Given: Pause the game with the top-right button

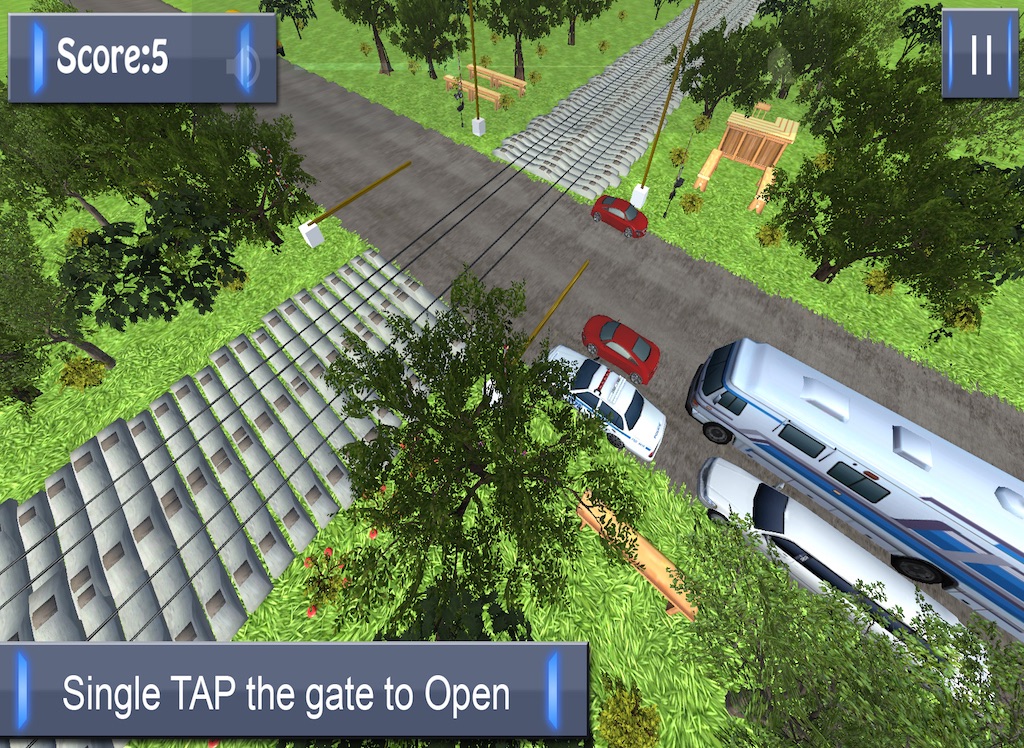Looking at the screenshot, I should (980, 56).
